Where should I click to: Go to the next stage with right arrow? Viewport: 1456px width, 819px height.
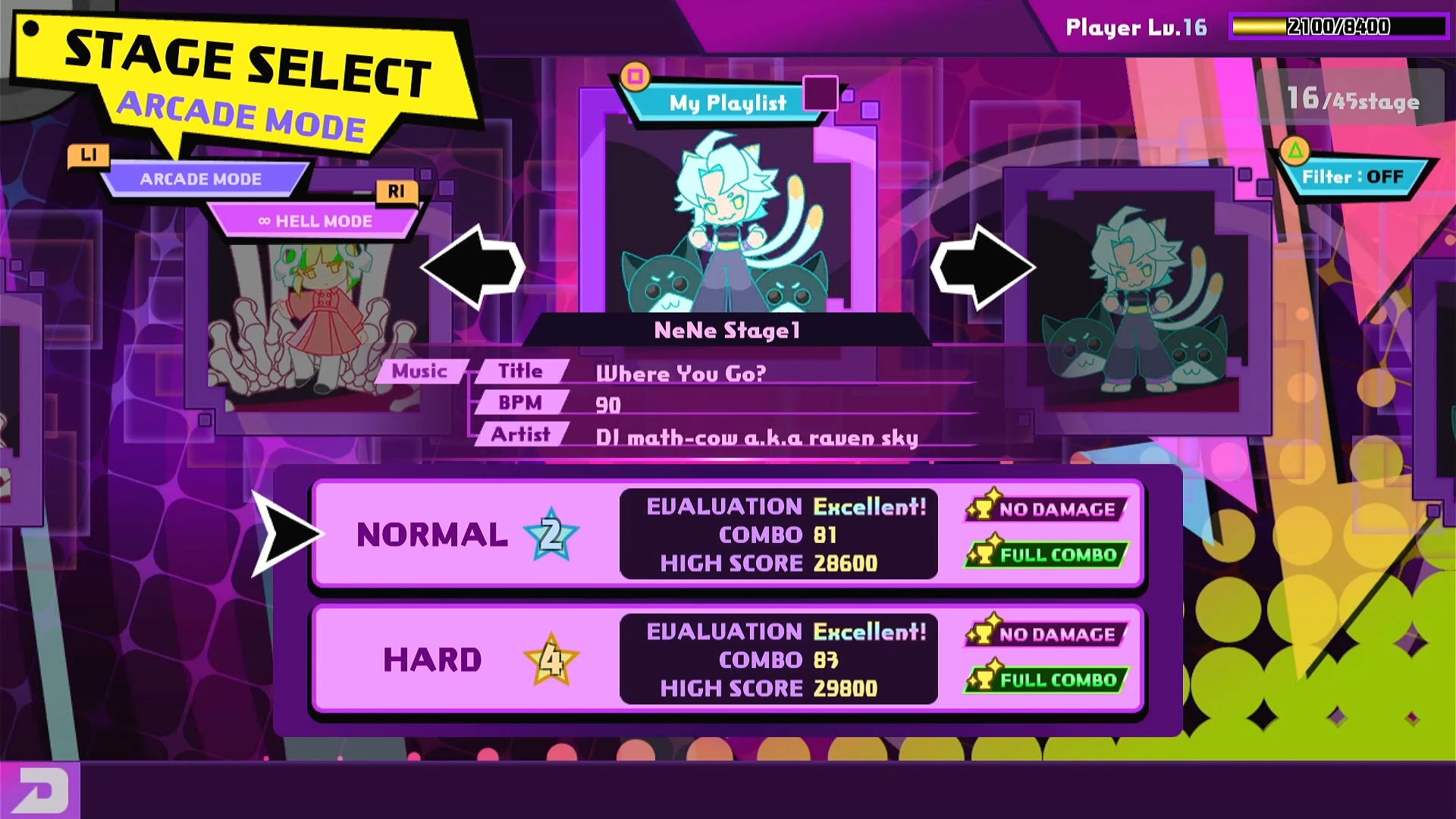(983, 267)
